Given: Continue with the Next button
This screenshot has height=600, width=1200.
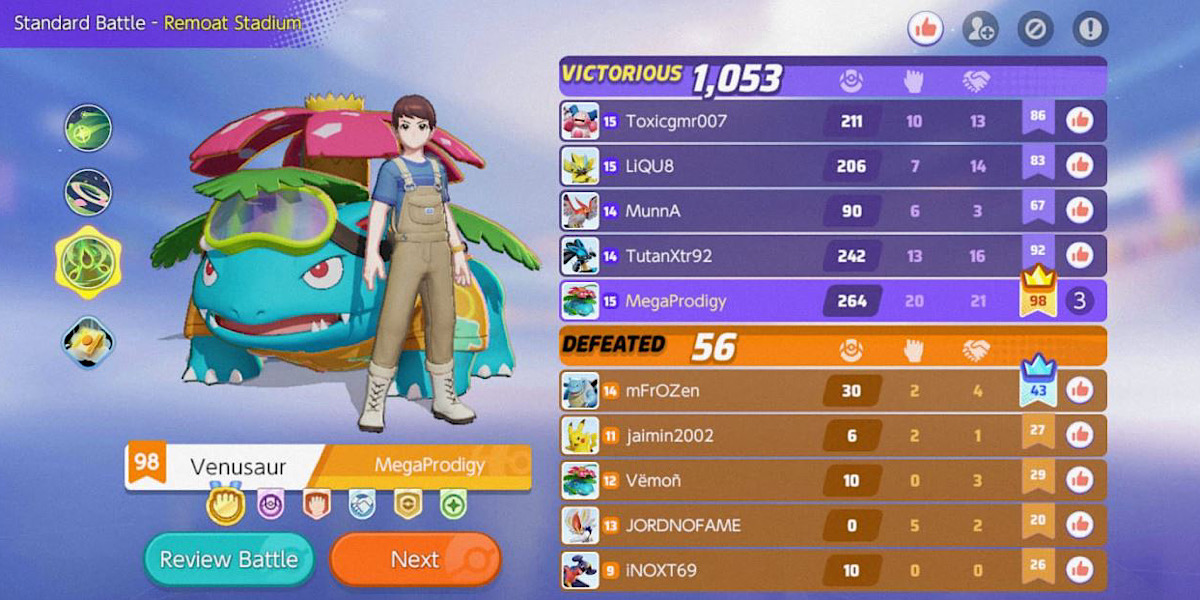Looking at the screenshot, I should (x=415, y=559).
